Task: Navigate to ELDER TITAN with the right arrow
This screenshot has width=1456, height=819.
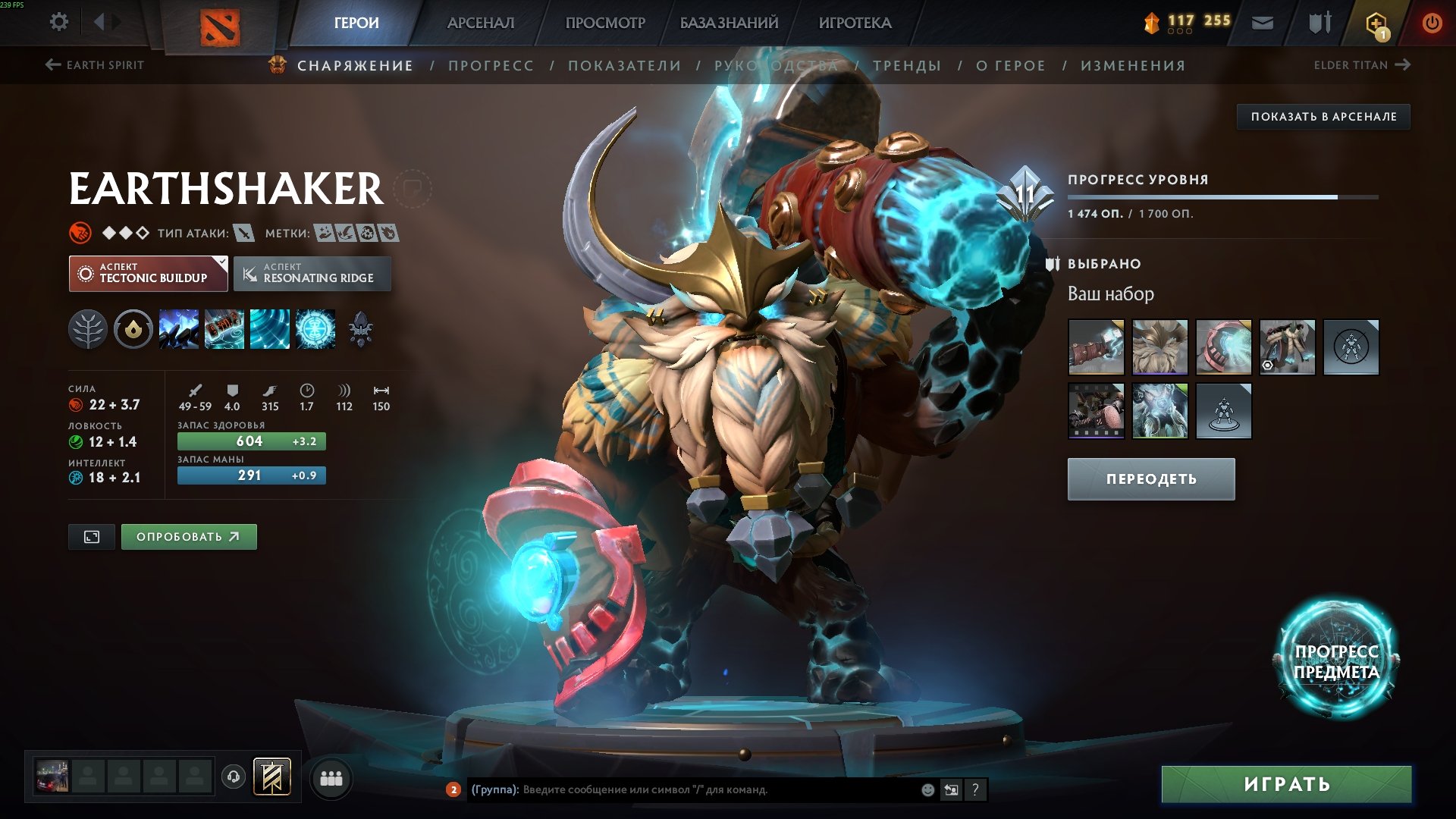Action: point(1402,65)
